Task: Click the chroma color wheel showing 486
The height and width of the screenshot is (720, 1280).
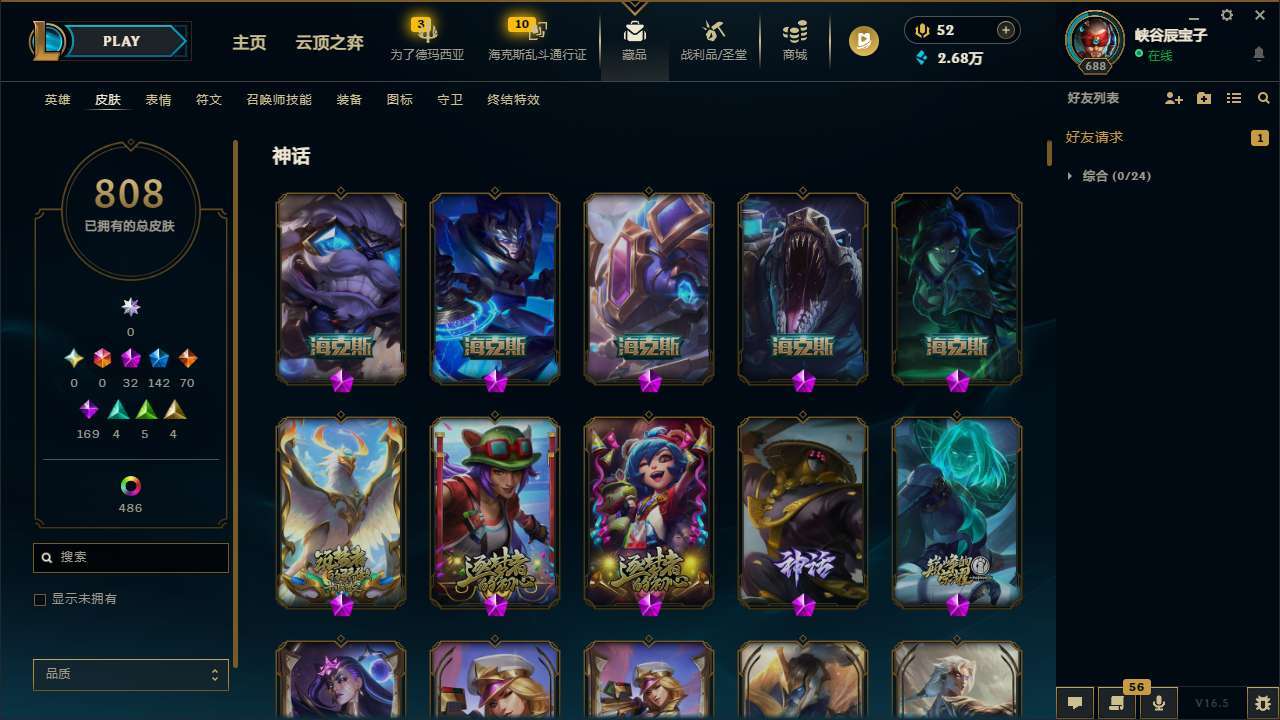Action: [x=130, y=487]
